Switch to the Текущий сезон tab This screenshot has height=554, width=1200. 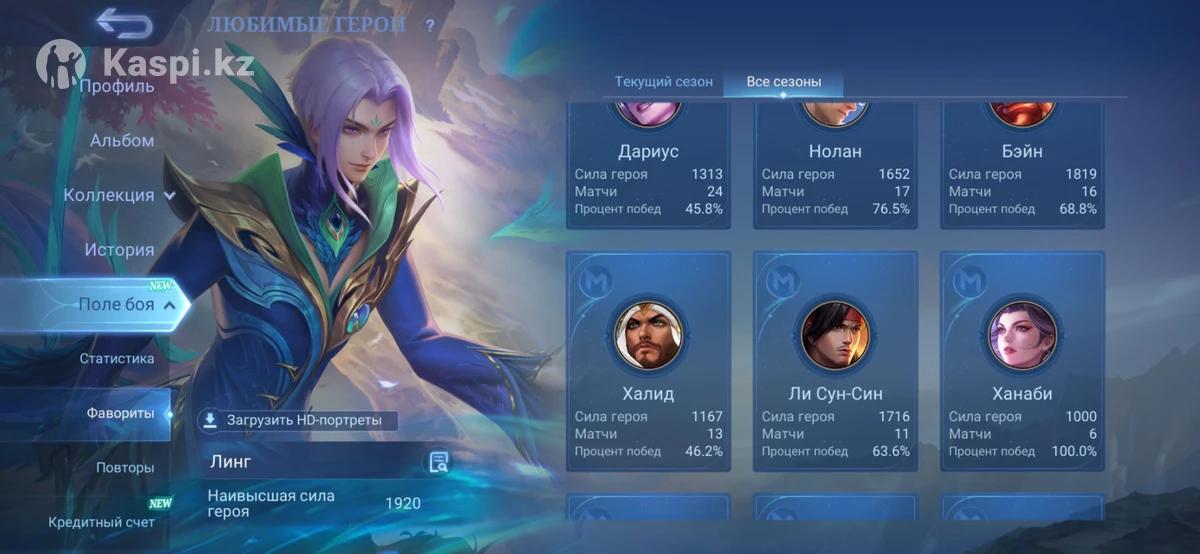pyautogui.click(x=663, y=81)
